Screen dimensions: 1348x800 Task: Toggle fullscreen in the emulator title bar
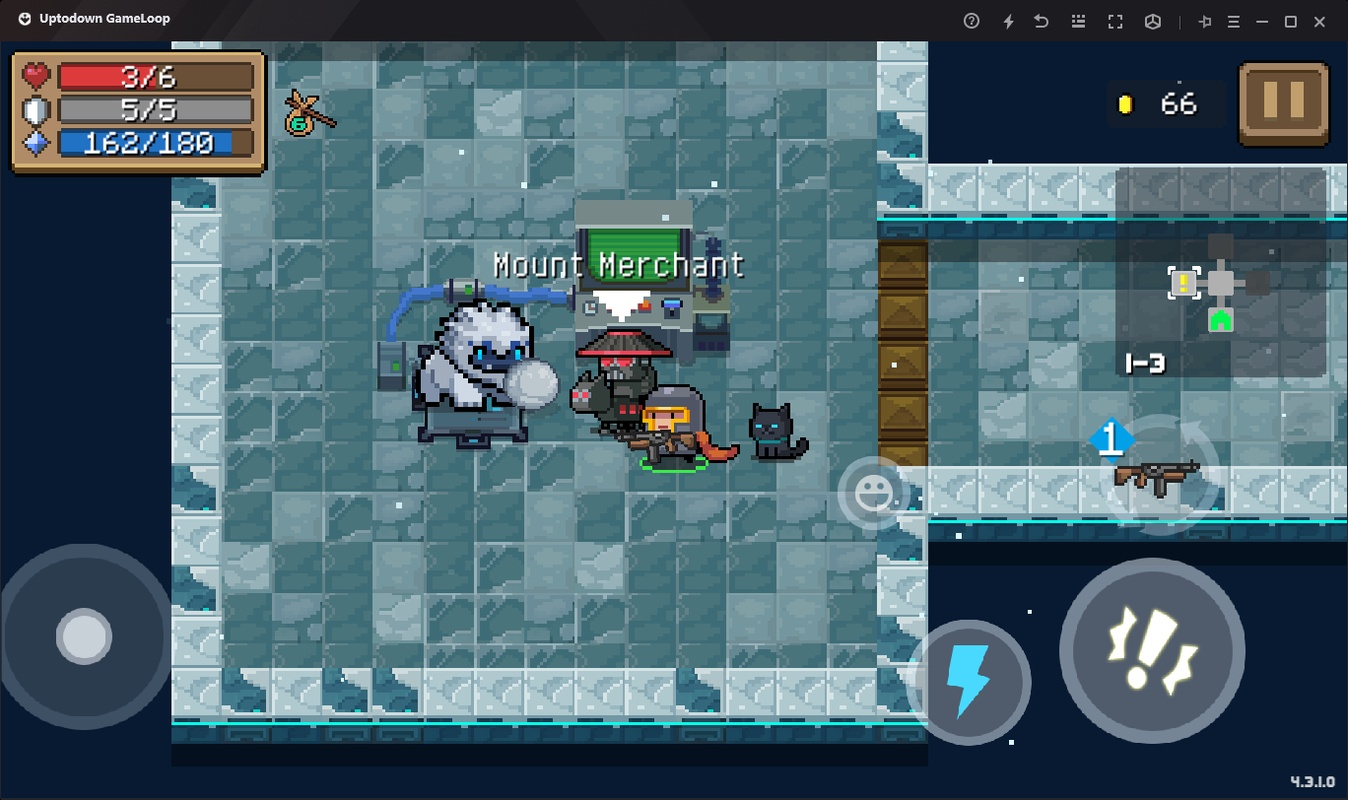point(1115,21)
